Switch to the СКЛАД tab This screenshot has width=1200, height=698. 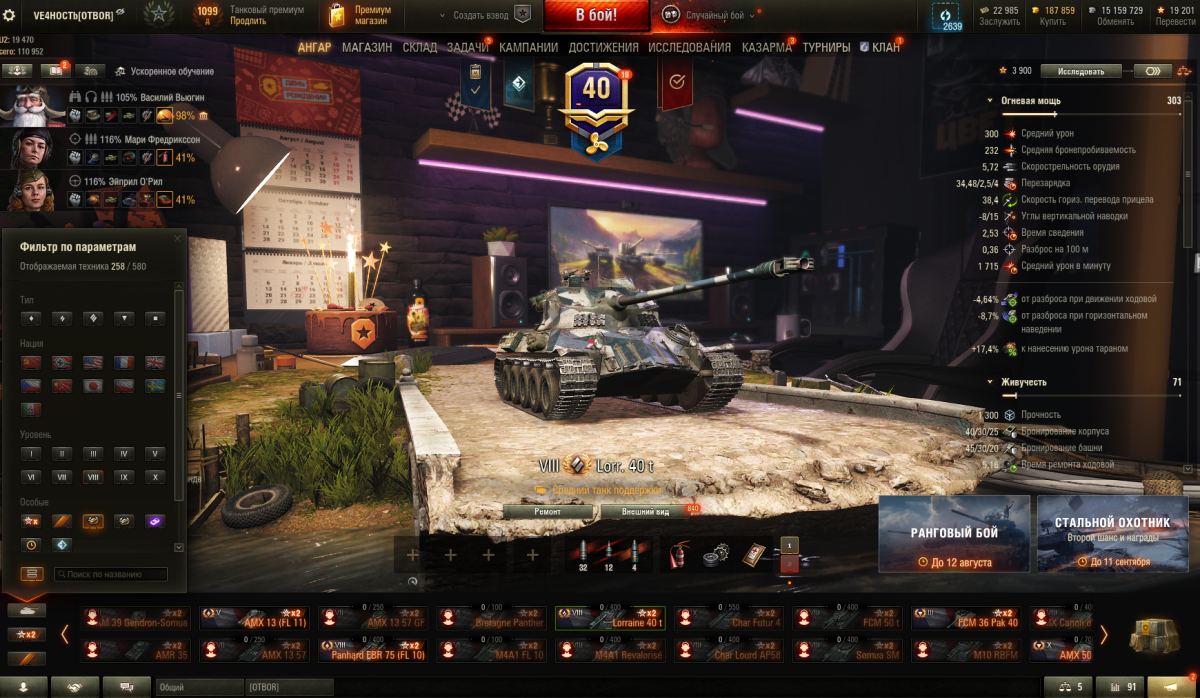click(420, 47)
